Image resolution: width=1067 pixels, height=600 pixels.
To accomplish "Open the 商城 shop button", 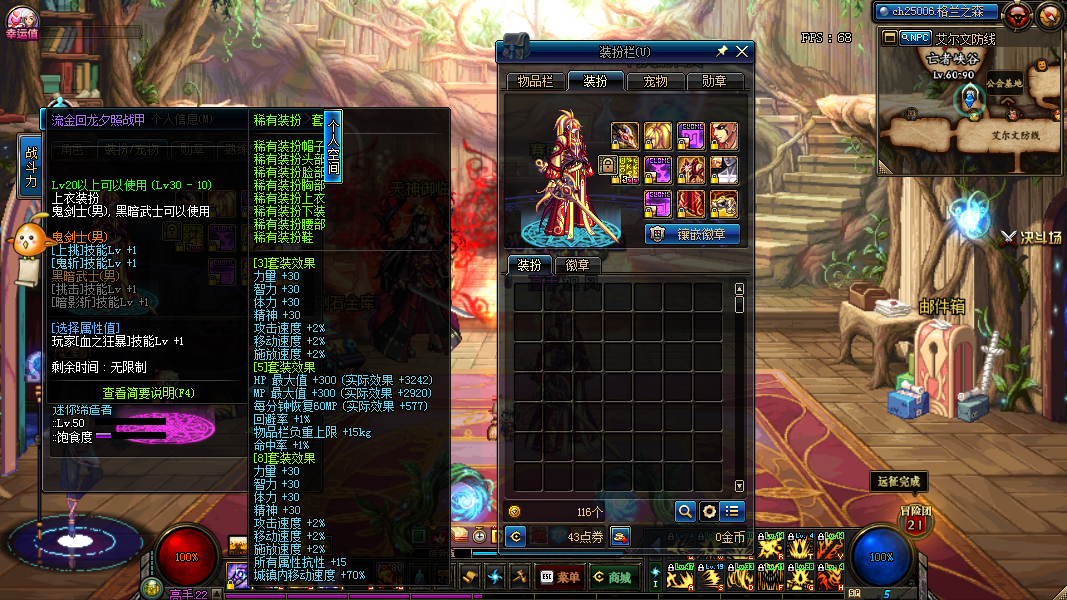I will pyautogui.click(x=610, y=577).
